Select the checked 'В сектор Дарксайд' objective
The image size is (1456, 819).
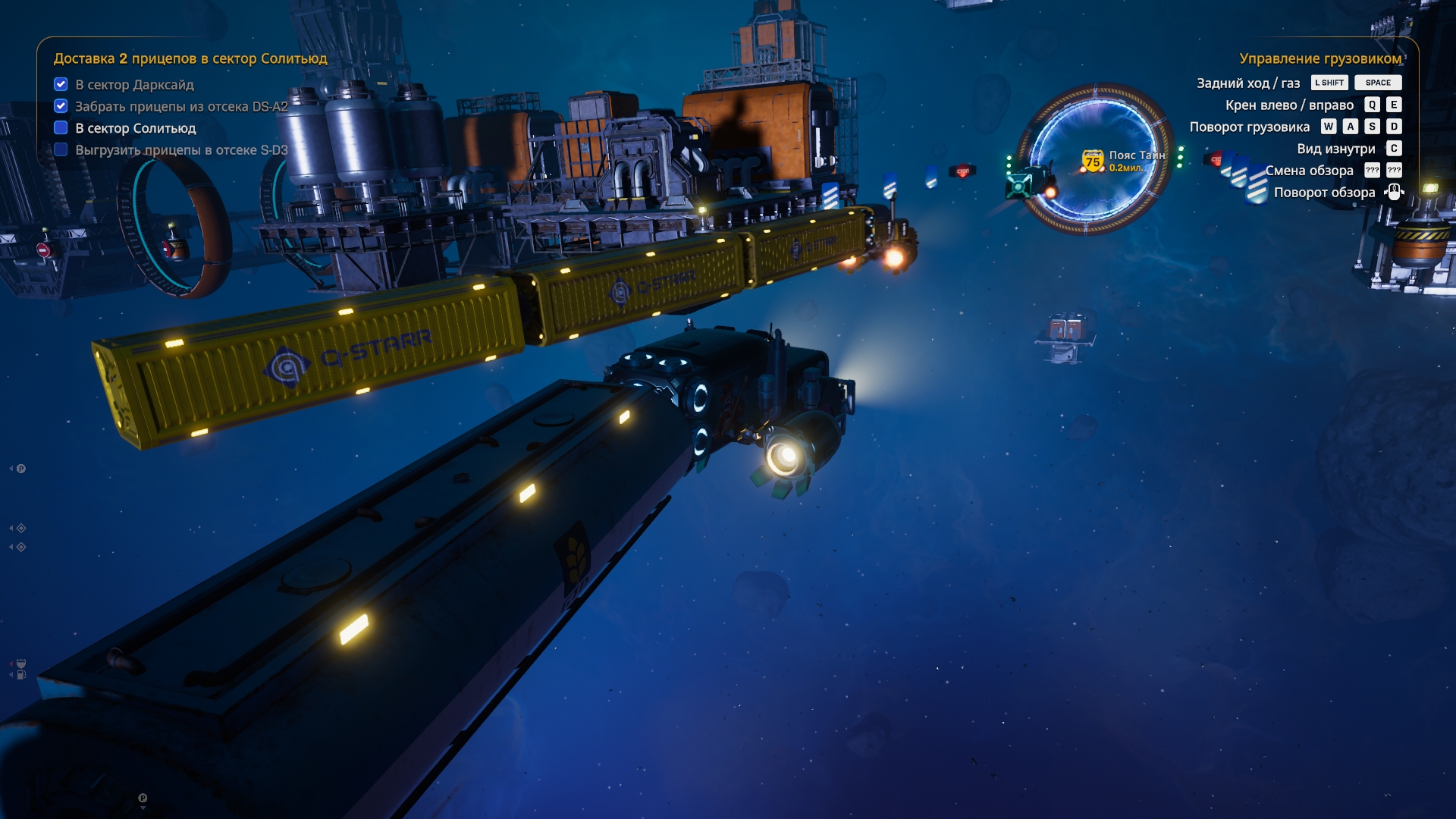[x=134, y=84]
